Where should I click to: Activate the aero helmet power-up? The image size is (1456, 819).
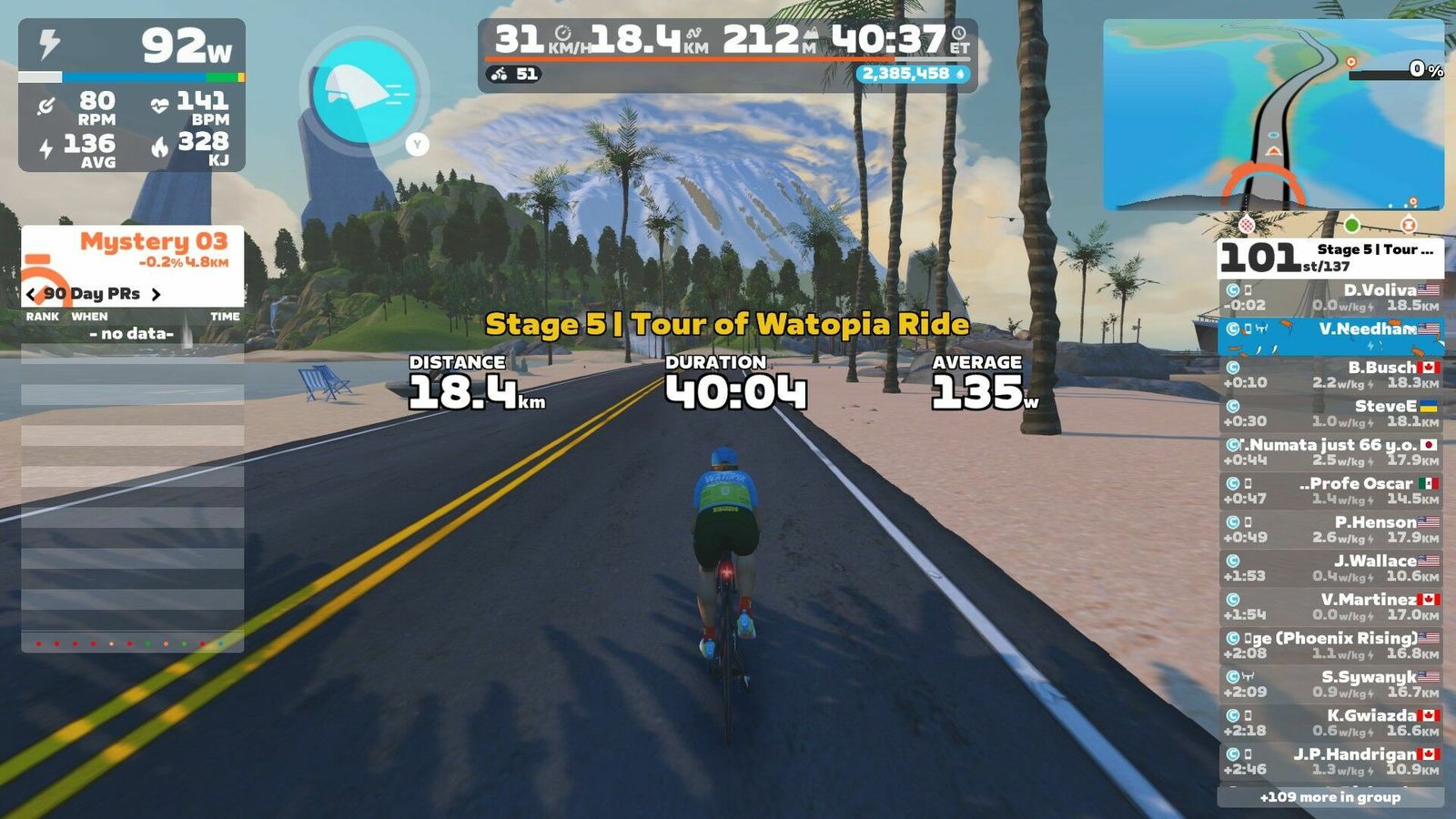363,91
